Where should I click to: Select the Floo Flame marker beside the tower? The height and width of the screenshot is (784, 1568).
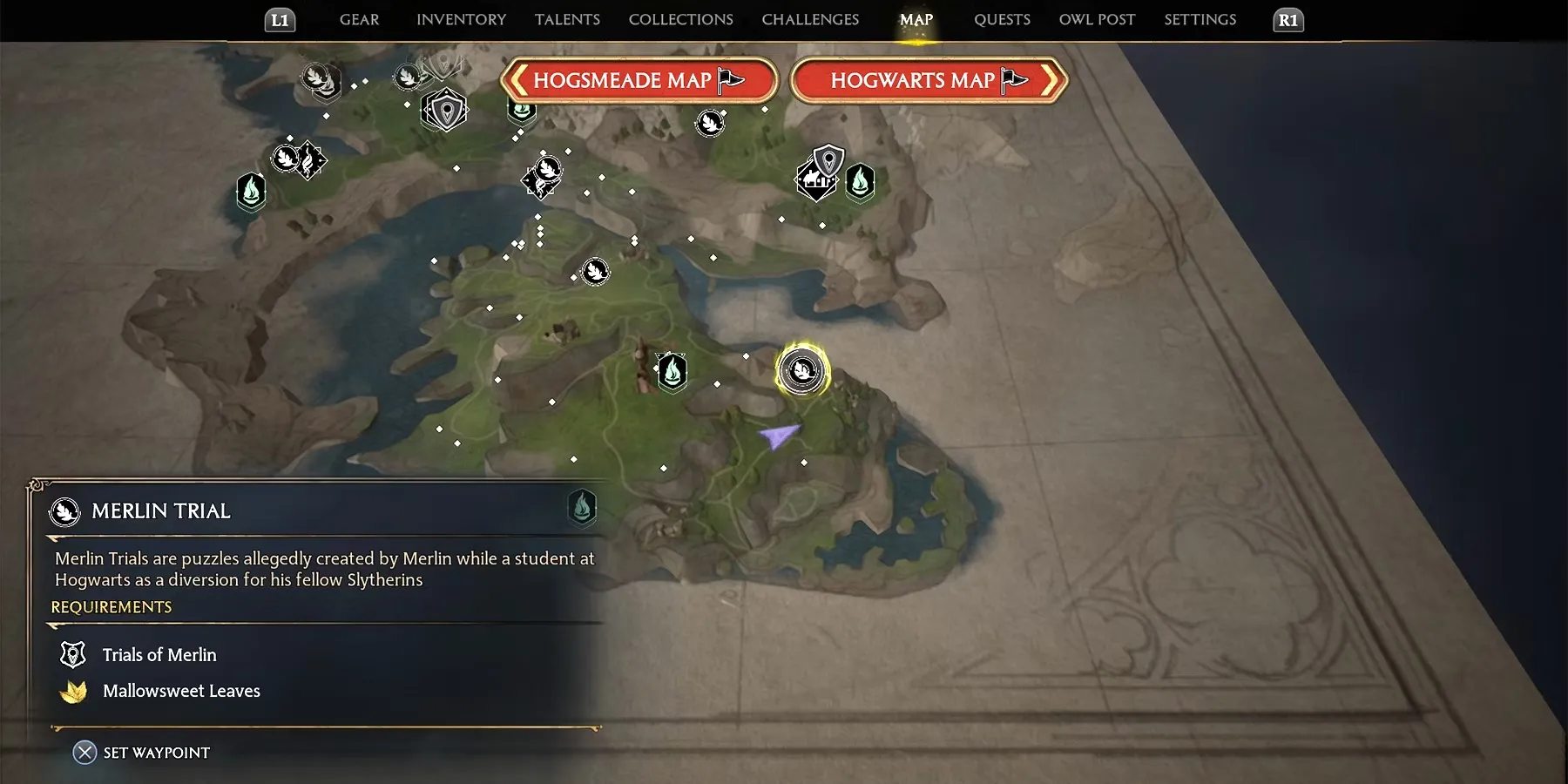(x=672, y=373)
